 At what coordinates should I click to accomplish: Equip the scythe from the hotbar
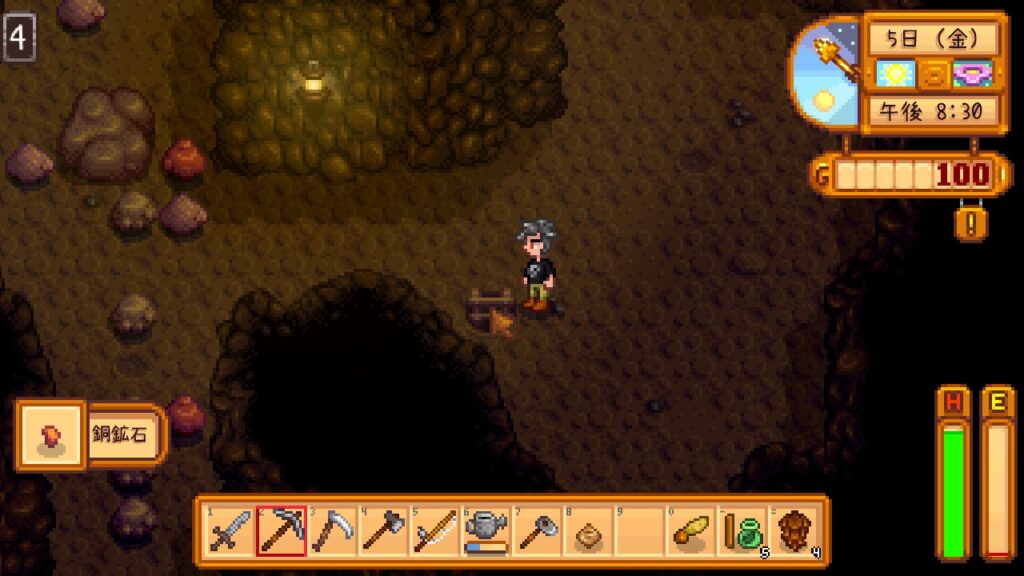pyautogui.click(x=332, y=531)
